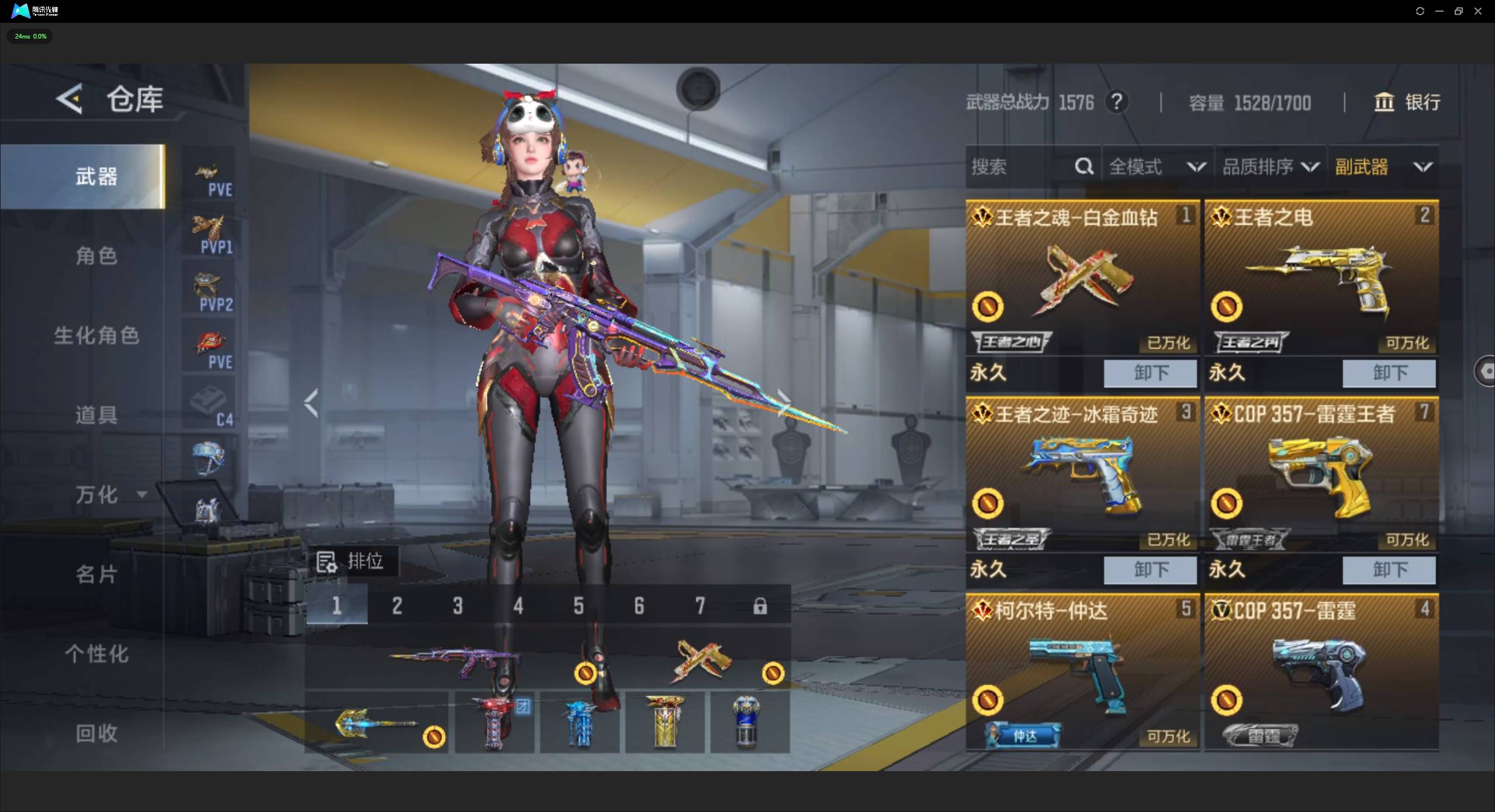The width and height of the screenshot is (1495, 812).
Task: Open the 回收 recycle section
Action: 96,733
